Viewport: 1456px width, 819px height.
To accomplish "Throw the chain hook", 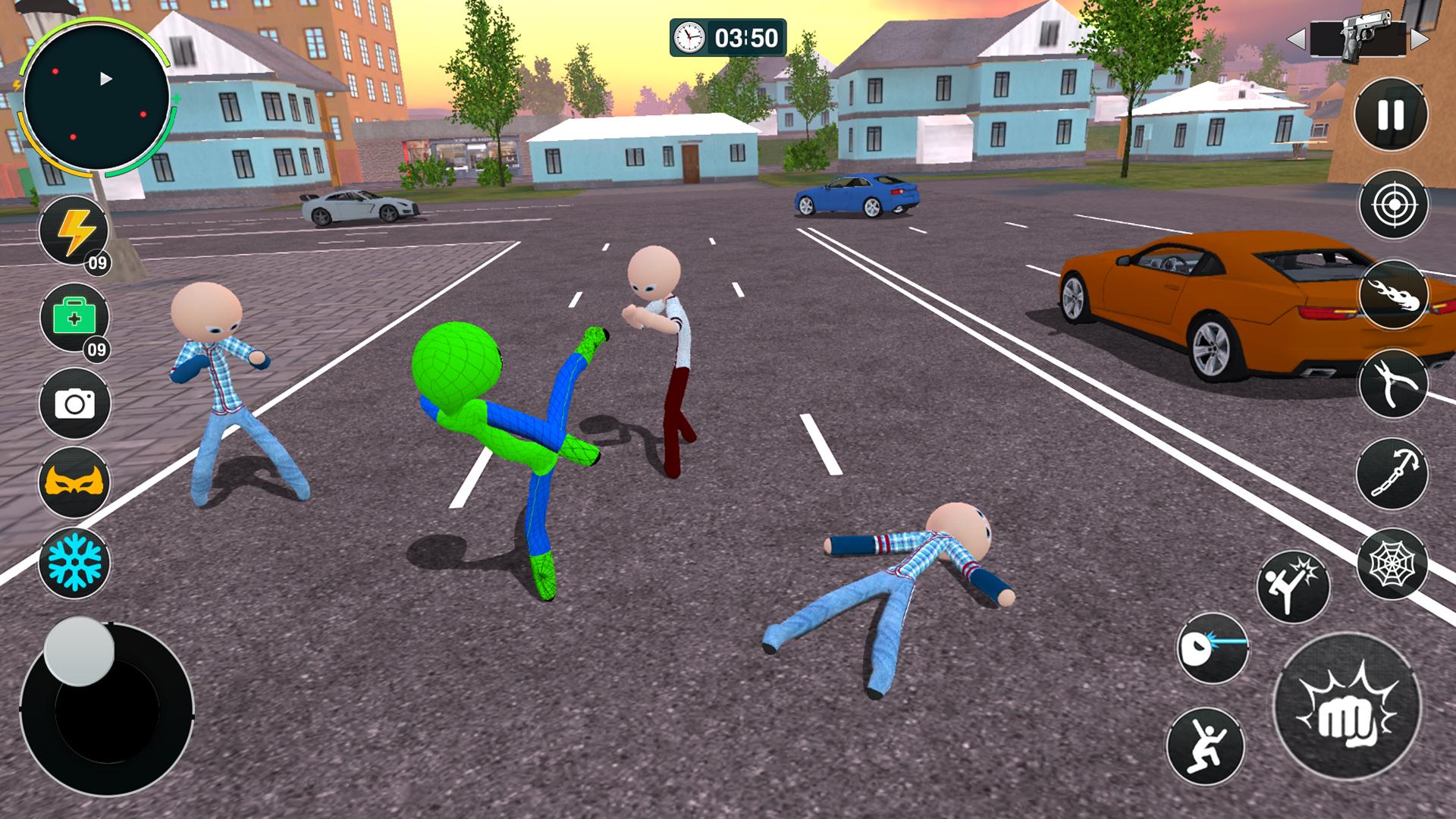I will [1392, 473].
